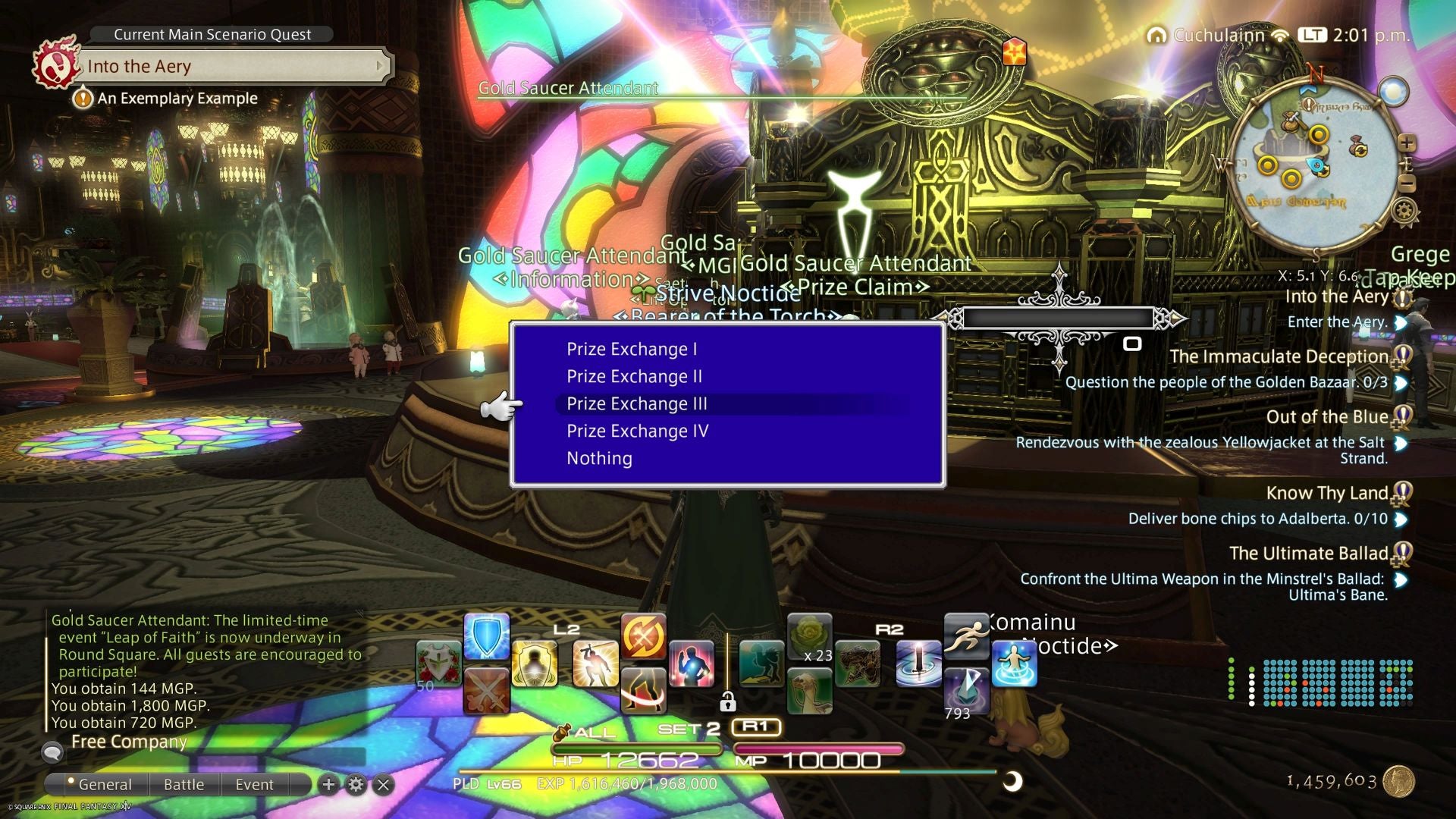Select Nothing to dismiss the prize menu
1456x819 pixels.
coord(598,458)
